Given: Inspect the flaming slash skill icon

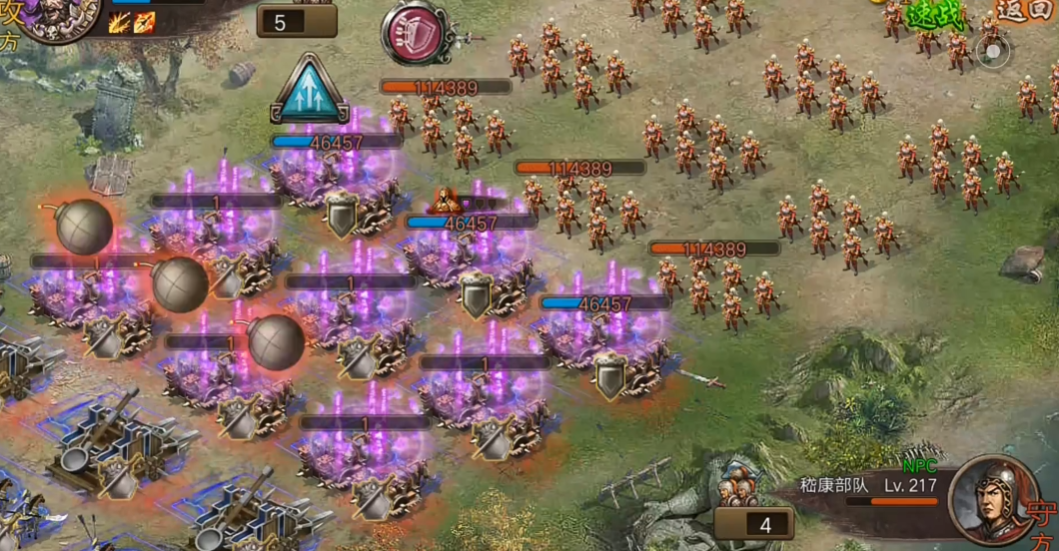Looking at the screenshot, I should tap(121, 22).
